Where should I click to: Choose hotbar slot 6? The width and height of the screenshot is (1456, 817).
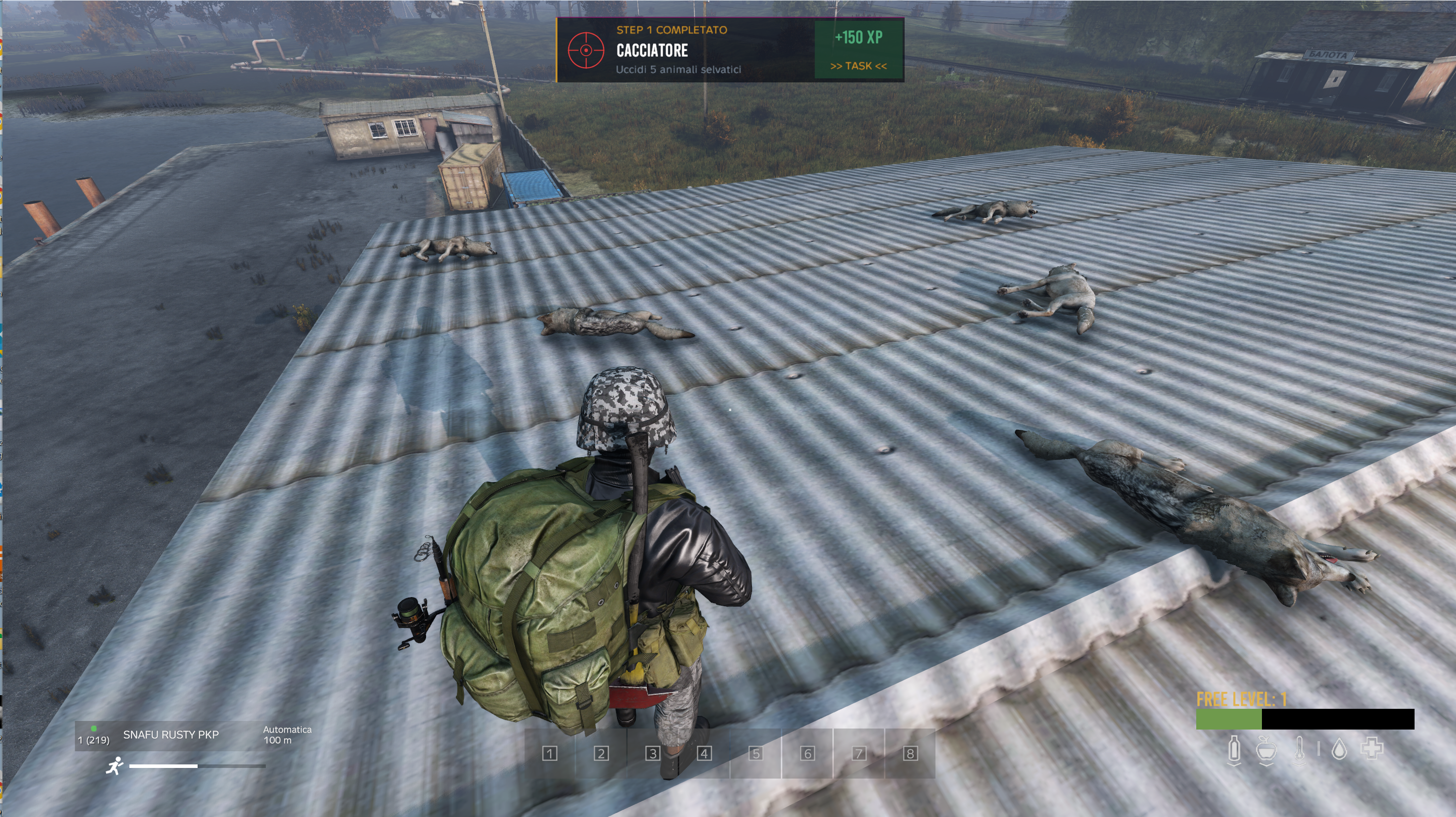pyautogui.click(x=807, y=753)
